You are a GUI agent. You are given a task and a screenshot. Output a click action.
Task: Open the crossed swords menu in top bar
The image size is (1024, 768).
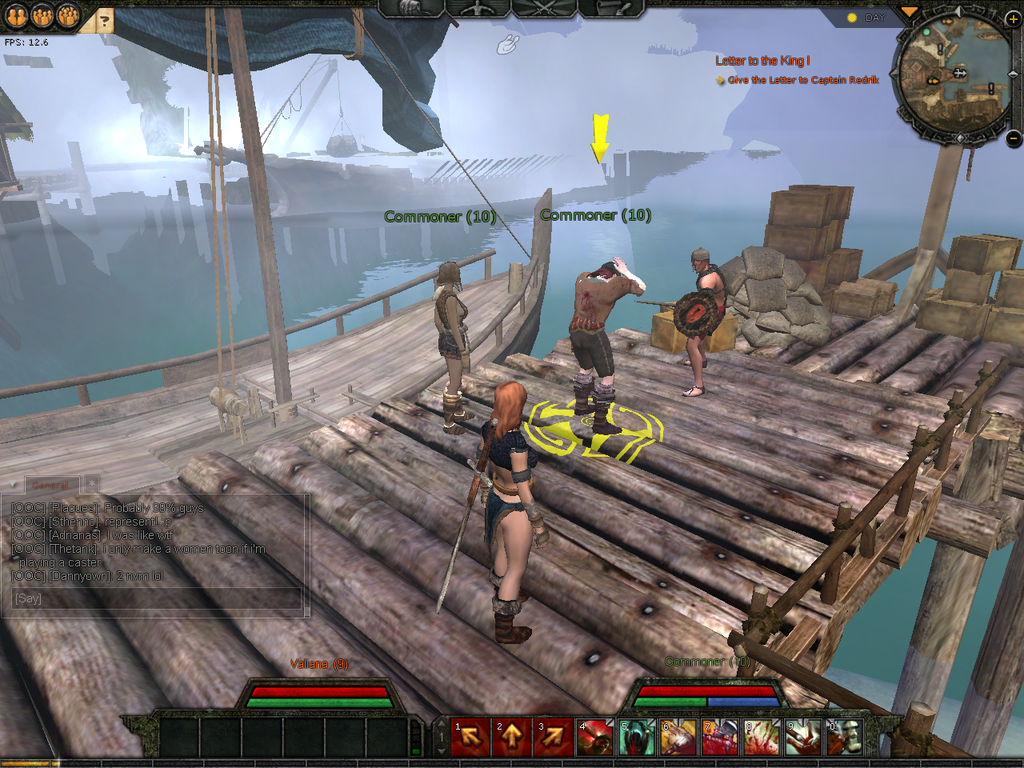[x=543, y=8]
